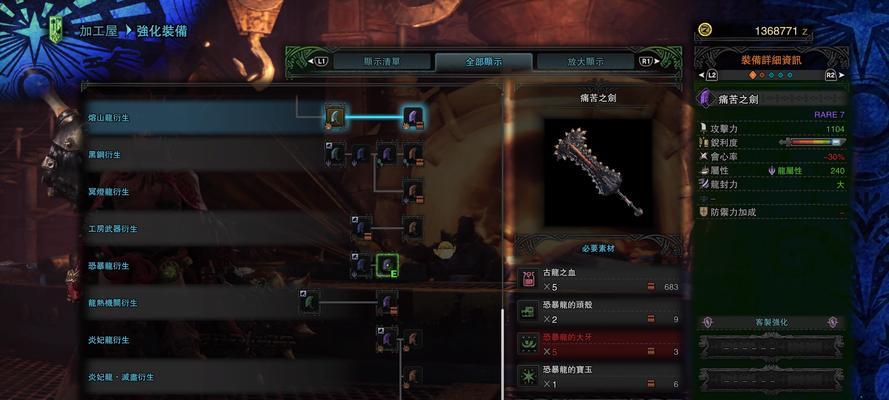Select the 恐暴龍衍生 tree row label
The image size is (889, 400).
tap(109, 266)
